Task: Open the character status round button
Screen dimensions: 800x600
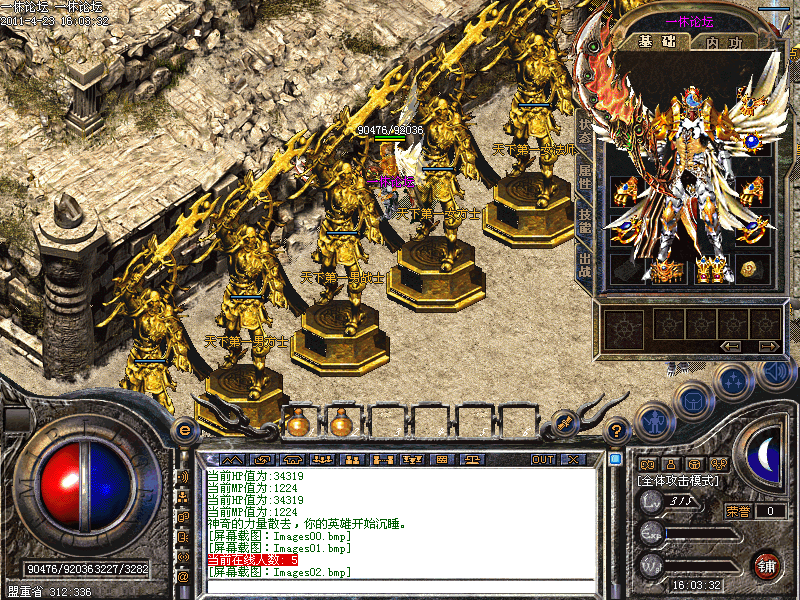Action: click(654, 420)
